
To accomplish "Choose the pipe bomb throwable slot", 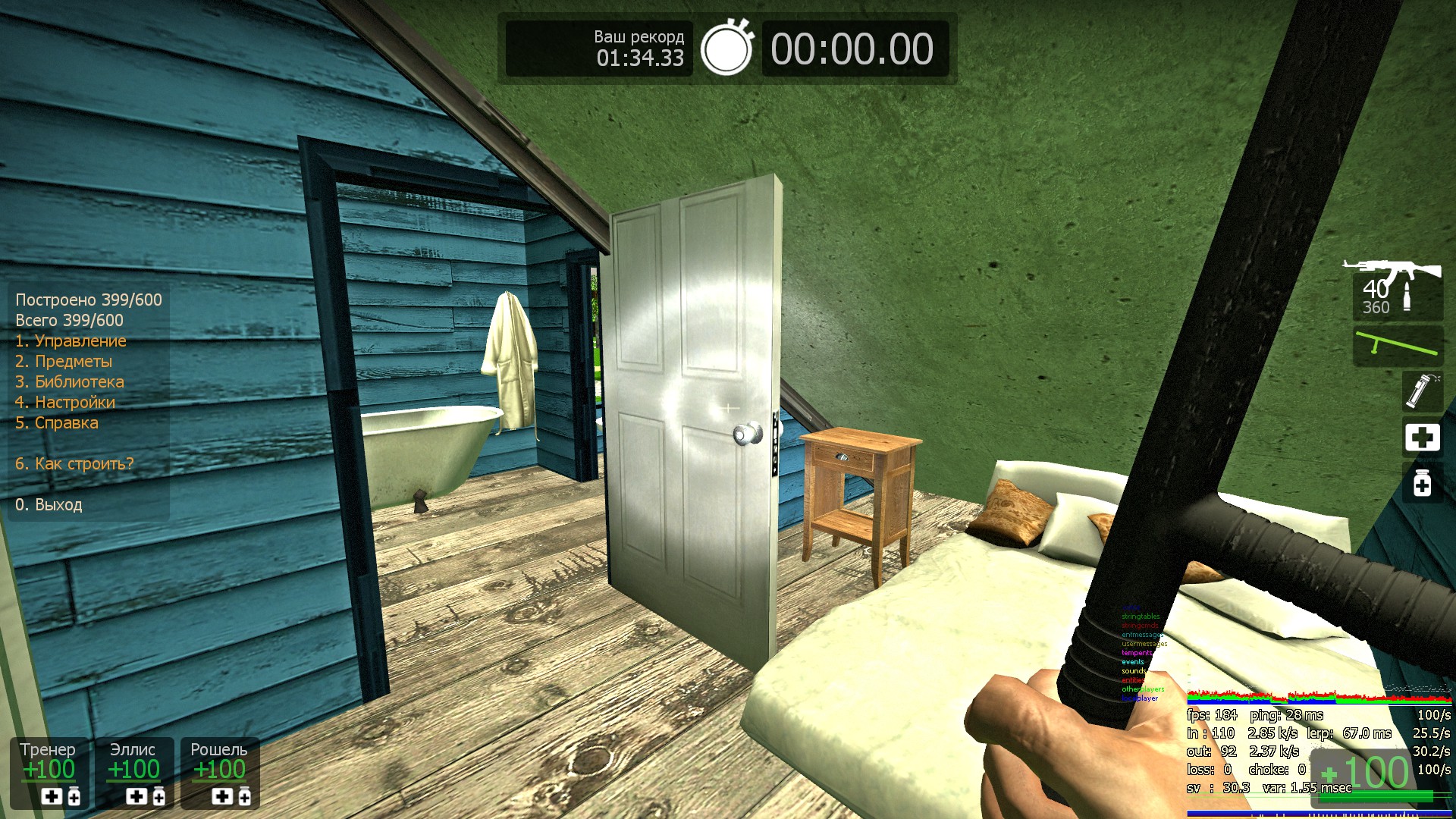I will pyautogui.click(x=1421, y=391).
